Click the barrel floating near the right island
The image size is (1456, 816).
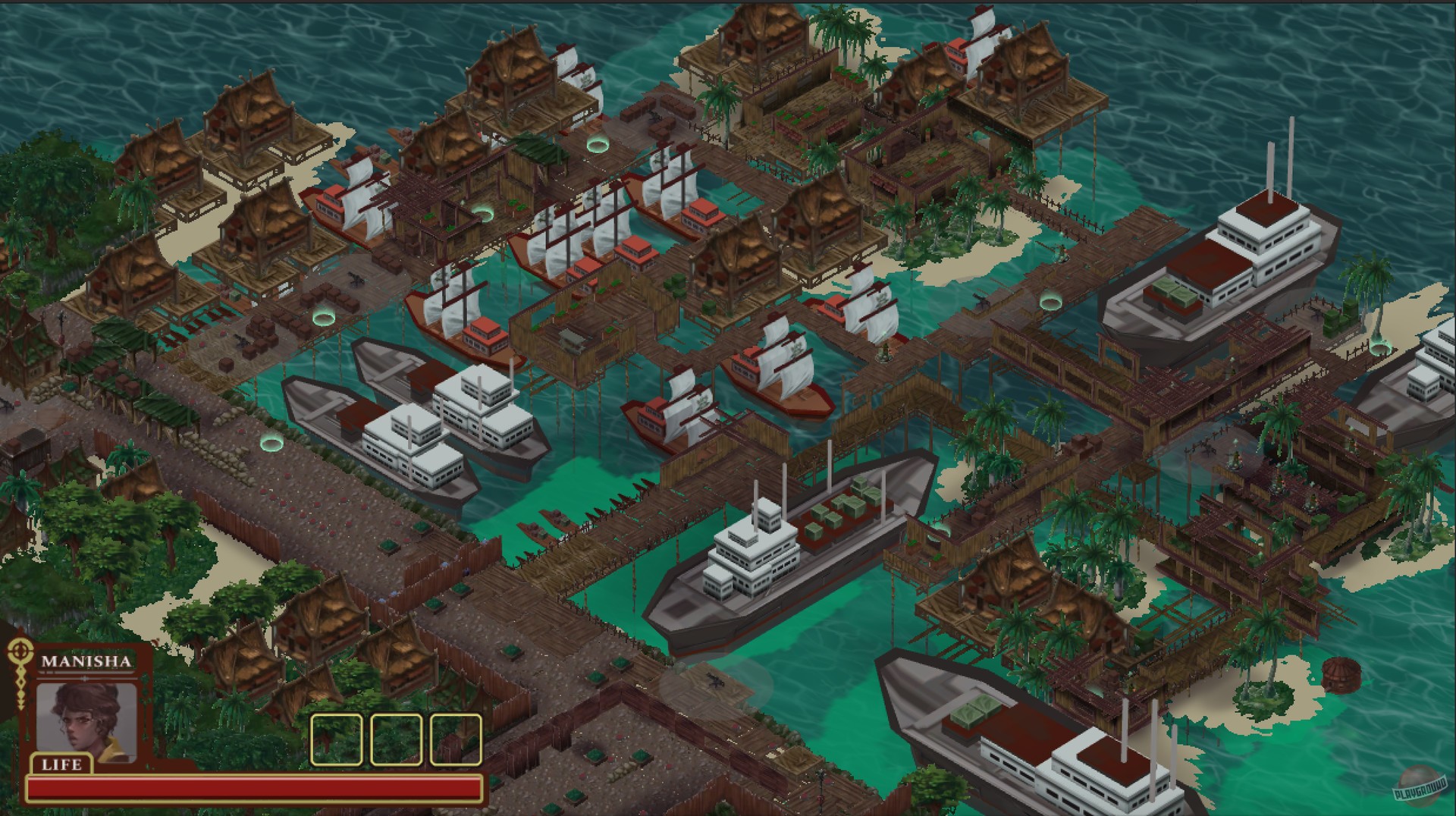(1341, 675)
